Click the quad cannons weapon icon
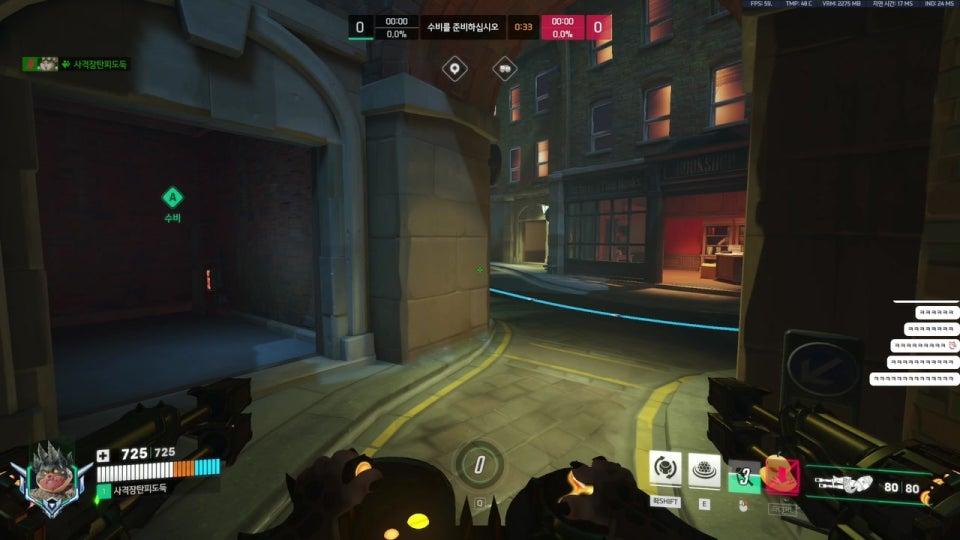Image resolution: width=960 pixels, height=540 pixels. [843, 484]
